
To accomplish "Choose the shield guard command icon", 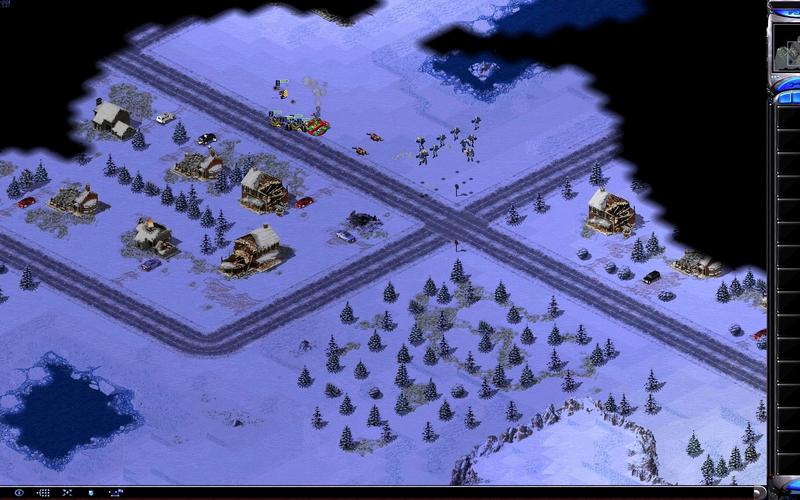I will [91, 492].
